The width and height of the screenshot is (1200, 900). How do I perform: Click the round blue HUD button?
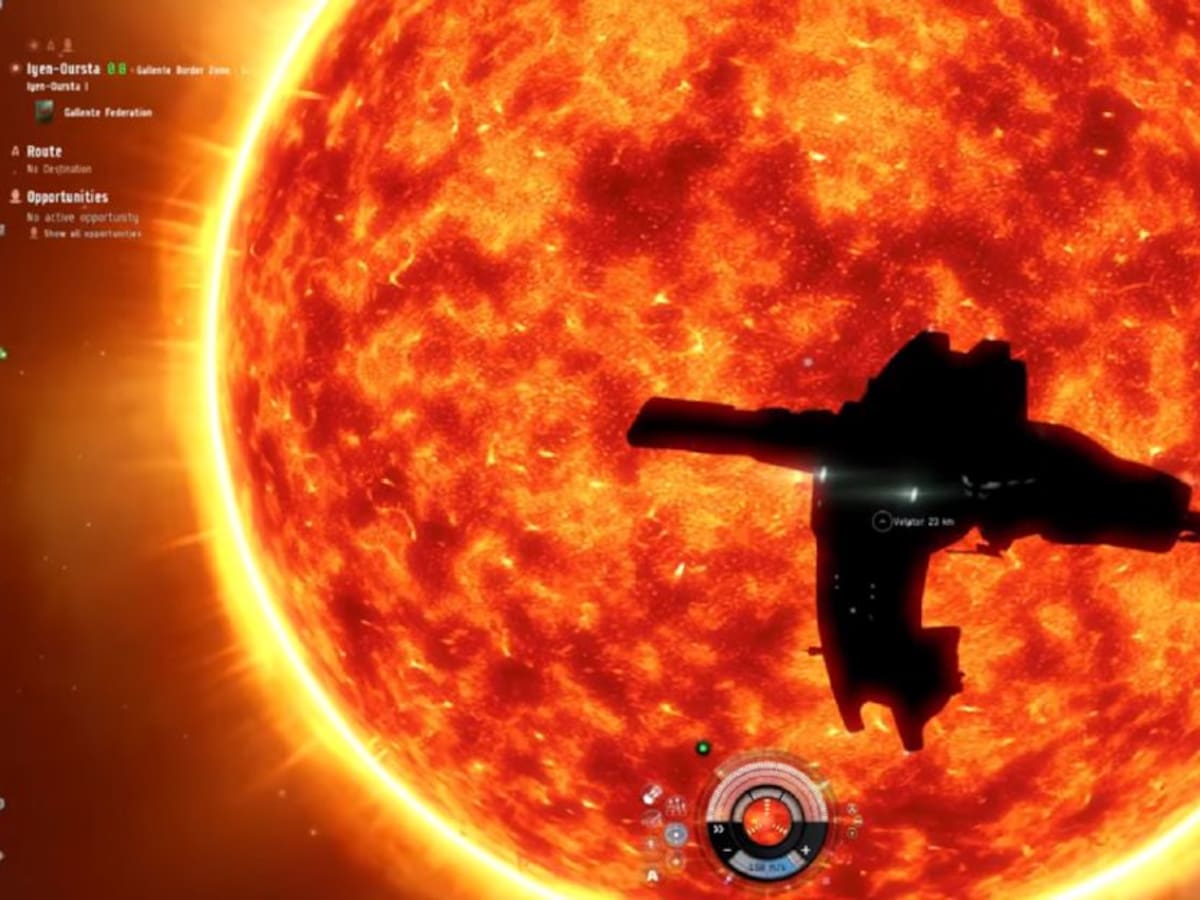(677, 836)
